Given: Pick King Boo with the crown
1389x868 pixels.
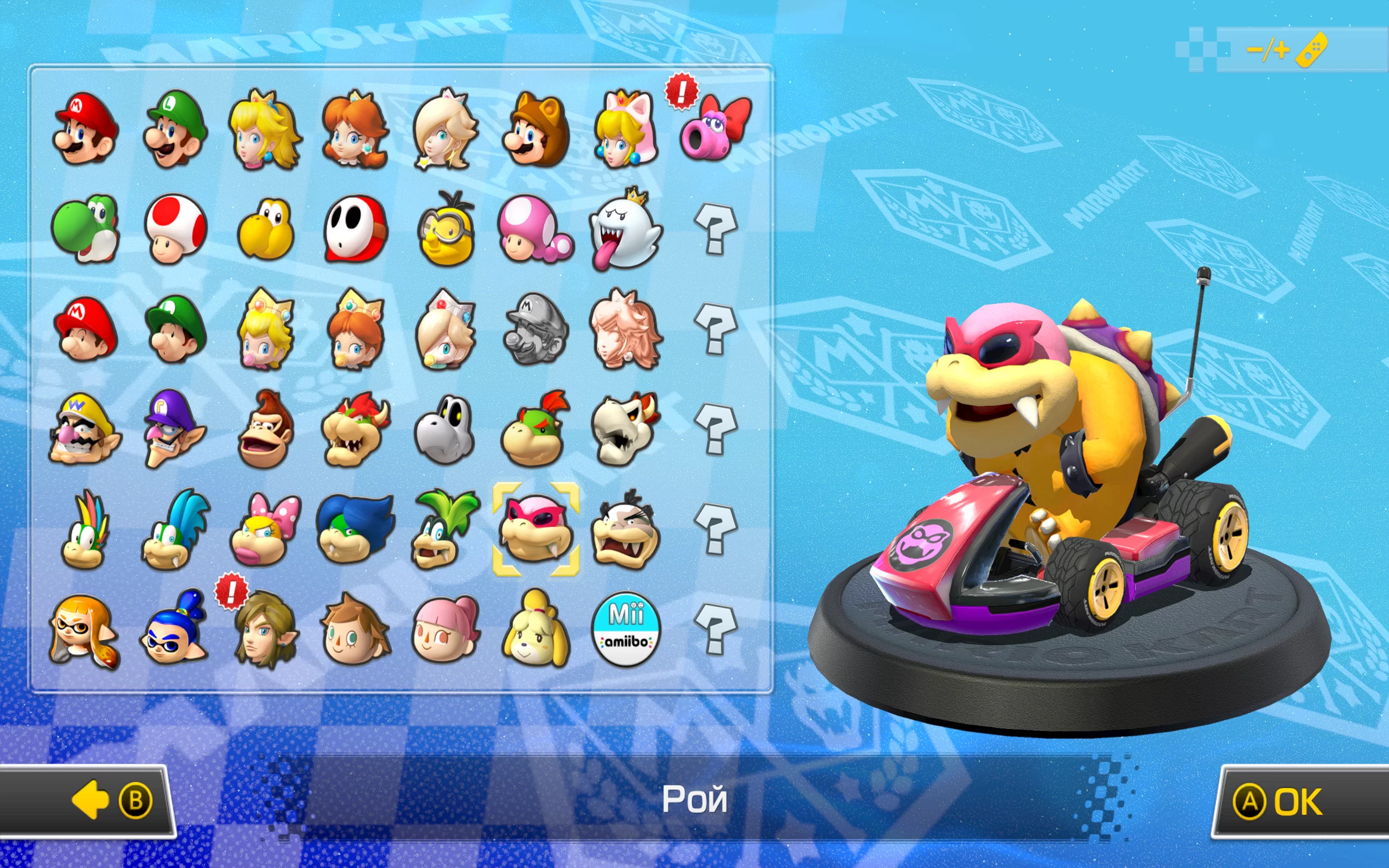Looking at the screenshot, I should [626, 229].
